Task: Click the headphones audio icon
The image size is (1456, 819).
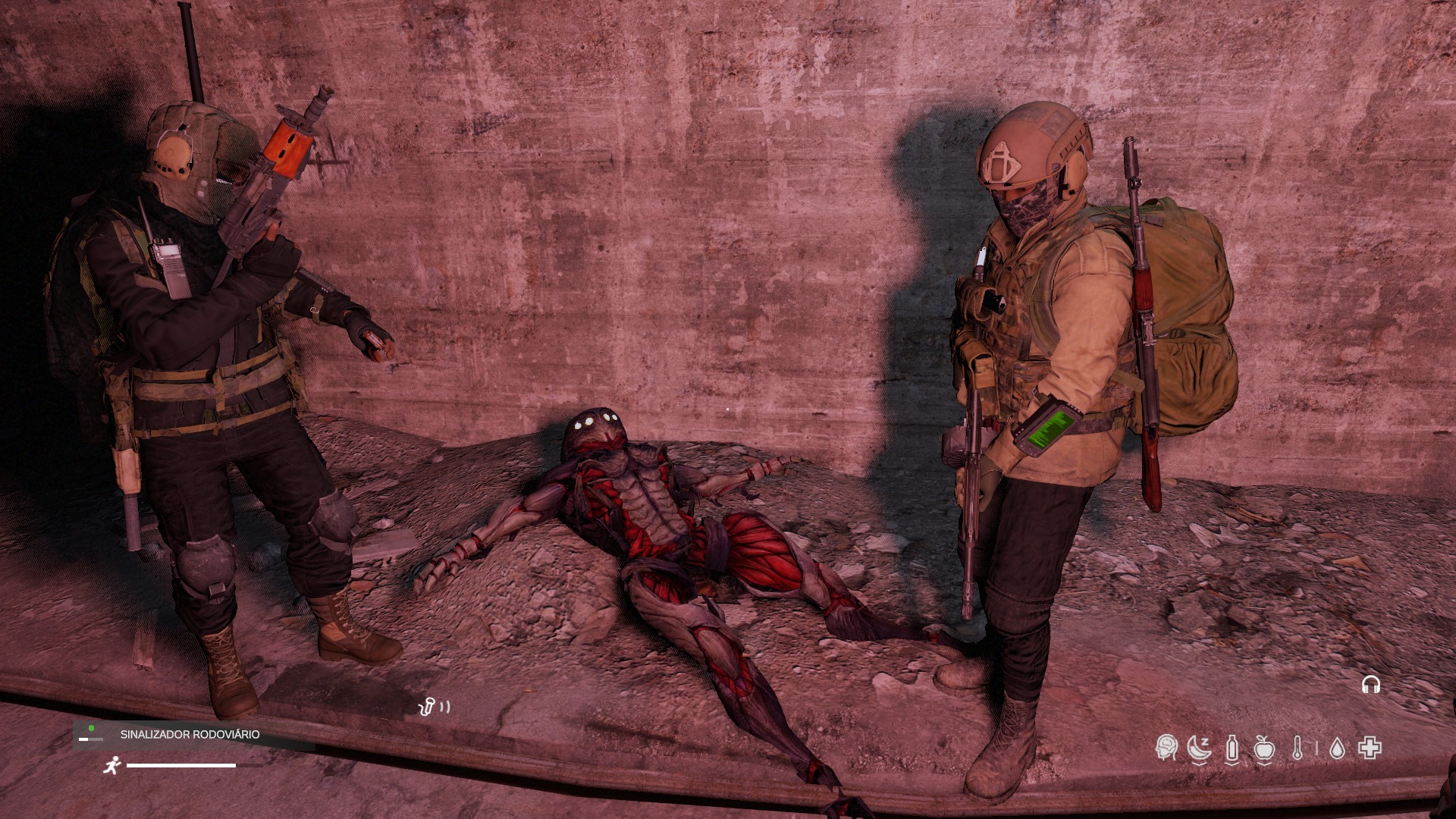Action: click(x=1370, y=686)
